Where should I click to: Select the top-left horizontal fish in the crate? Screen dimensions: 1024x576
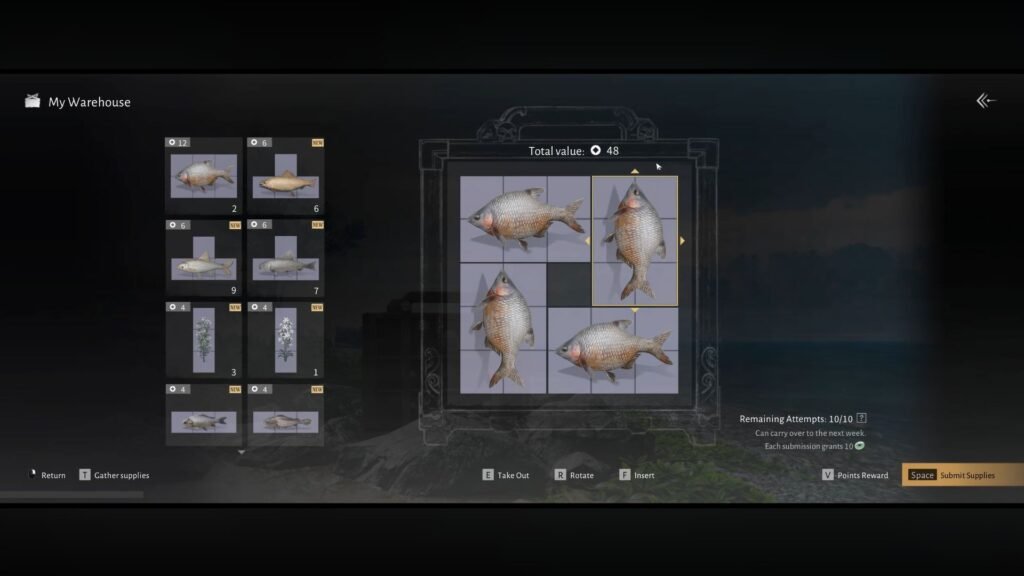point(525,219)
